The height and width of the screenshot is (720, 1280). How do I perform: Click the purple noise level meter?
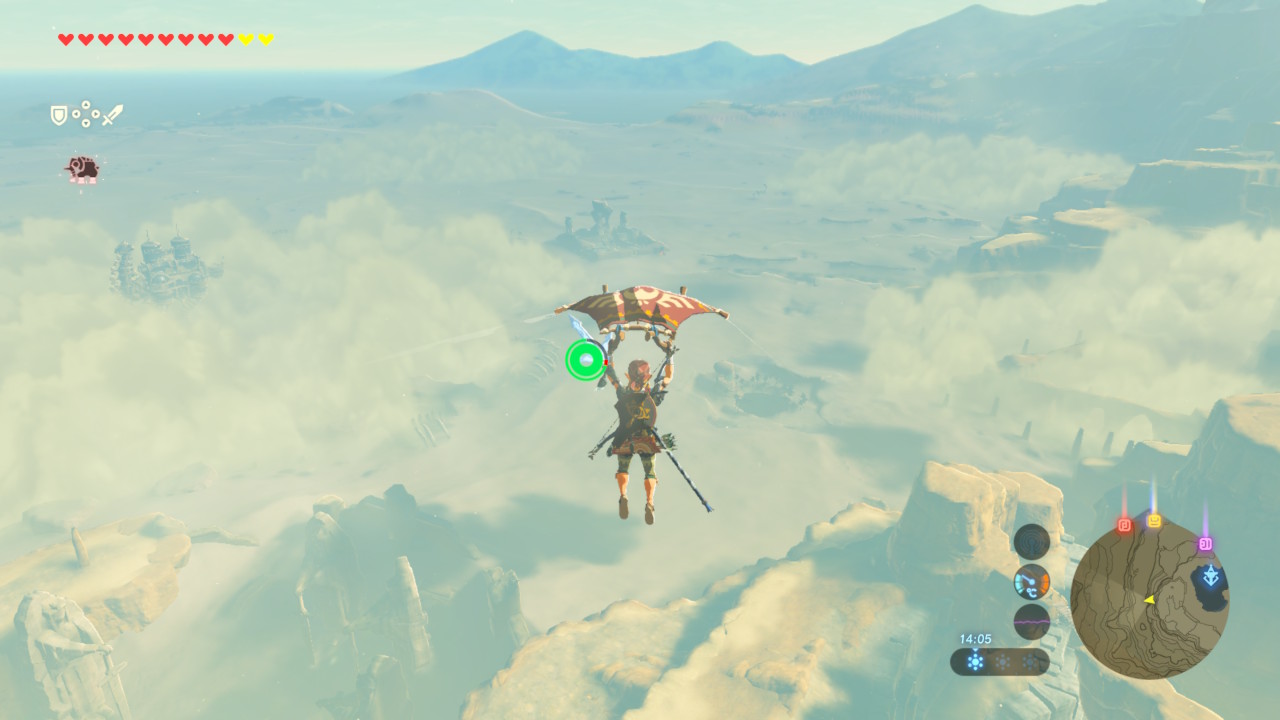click(x=1031, y=621)
